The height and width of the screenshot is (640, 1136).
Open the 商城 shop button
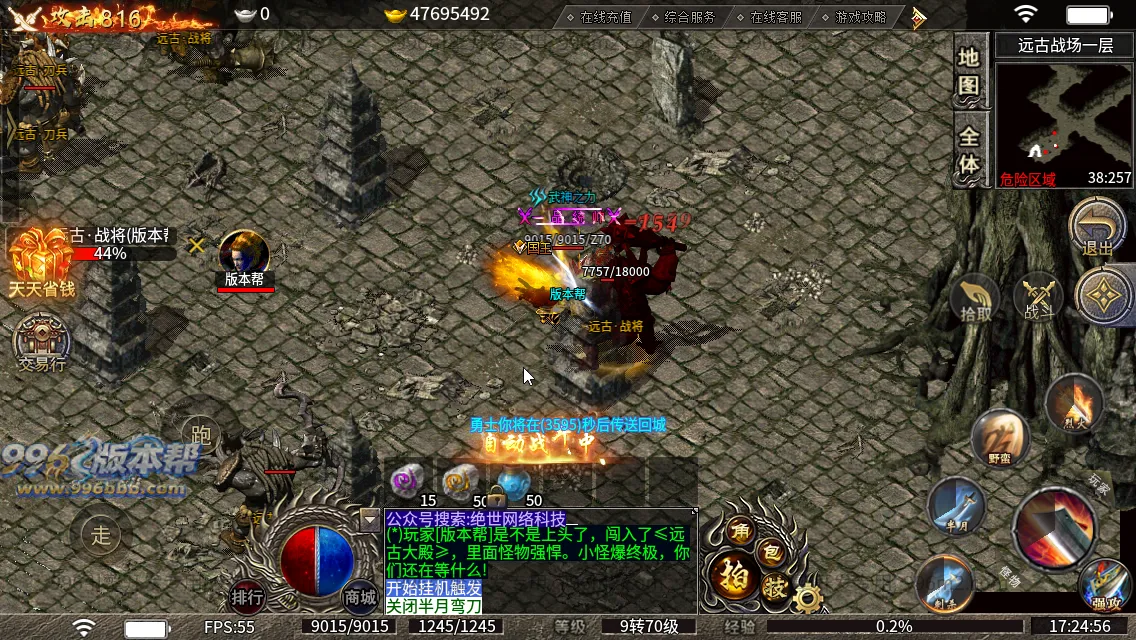pos(360,597)
